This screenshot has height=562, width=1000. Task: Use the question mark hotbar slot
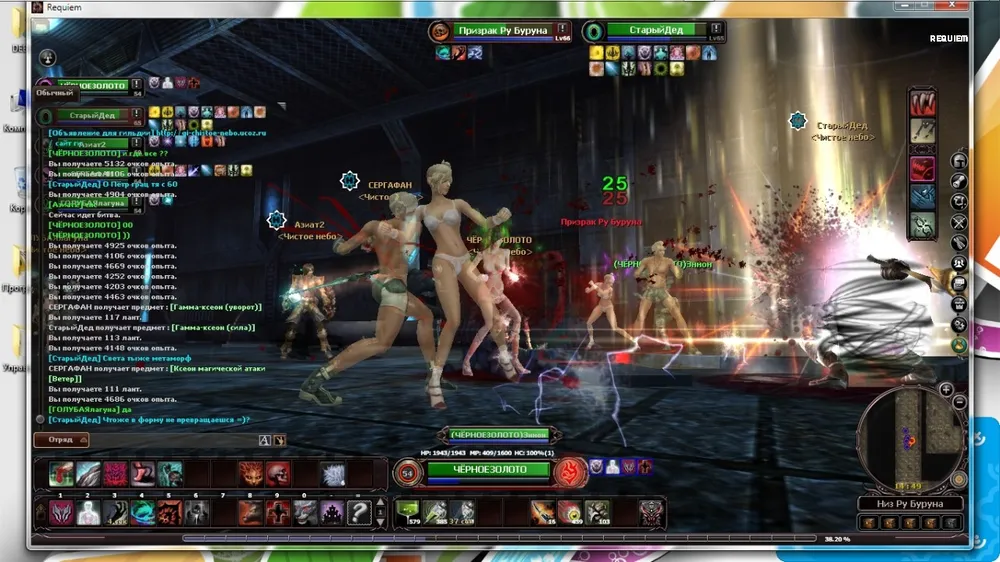[x=358, y=513]
